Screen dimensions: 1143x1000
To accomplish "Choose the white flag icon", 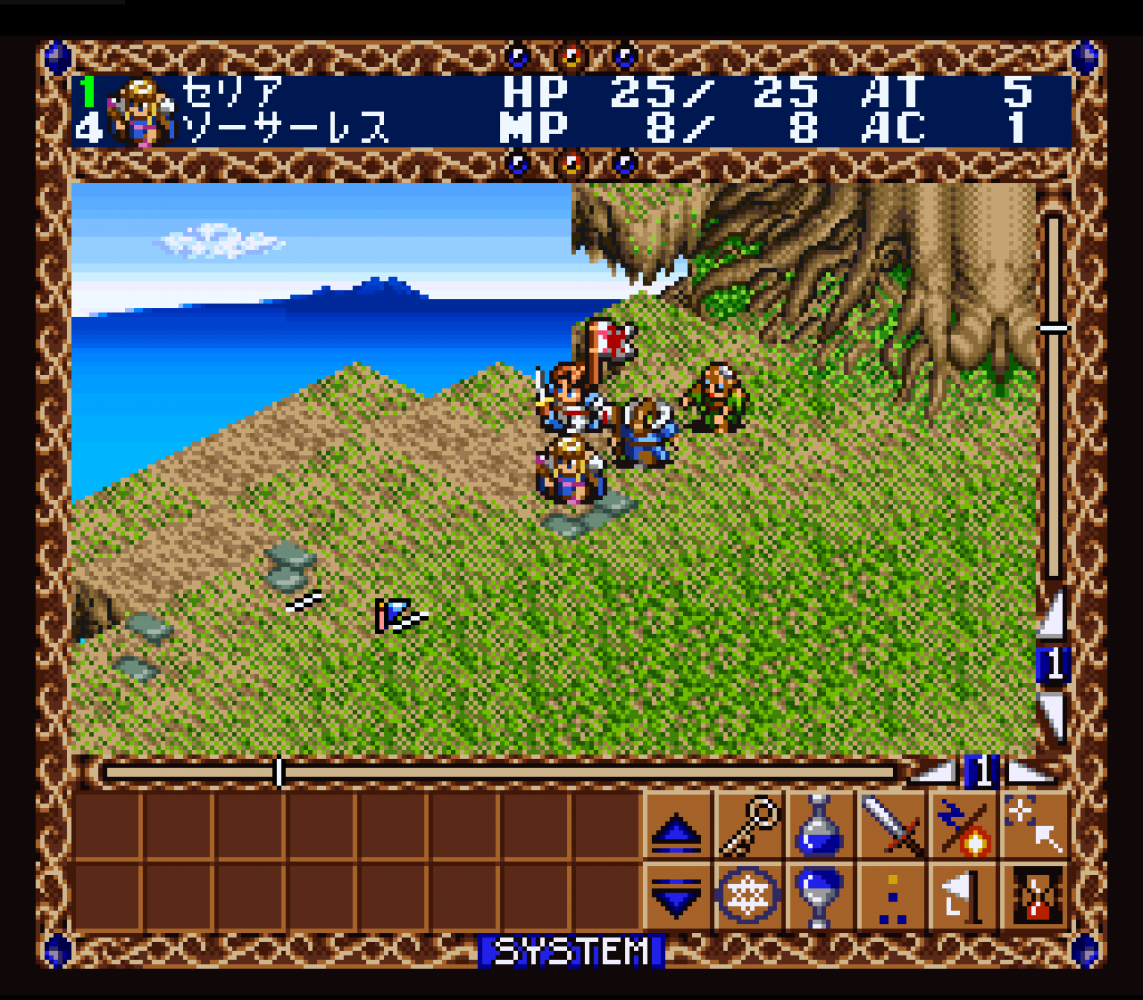I will [x=963, y=895].
